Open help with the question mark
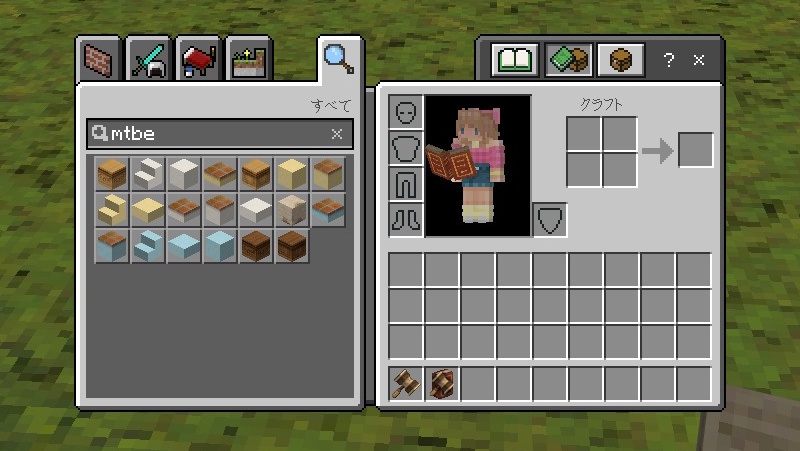This screenshot has width=800, height=451. point(669,60)
